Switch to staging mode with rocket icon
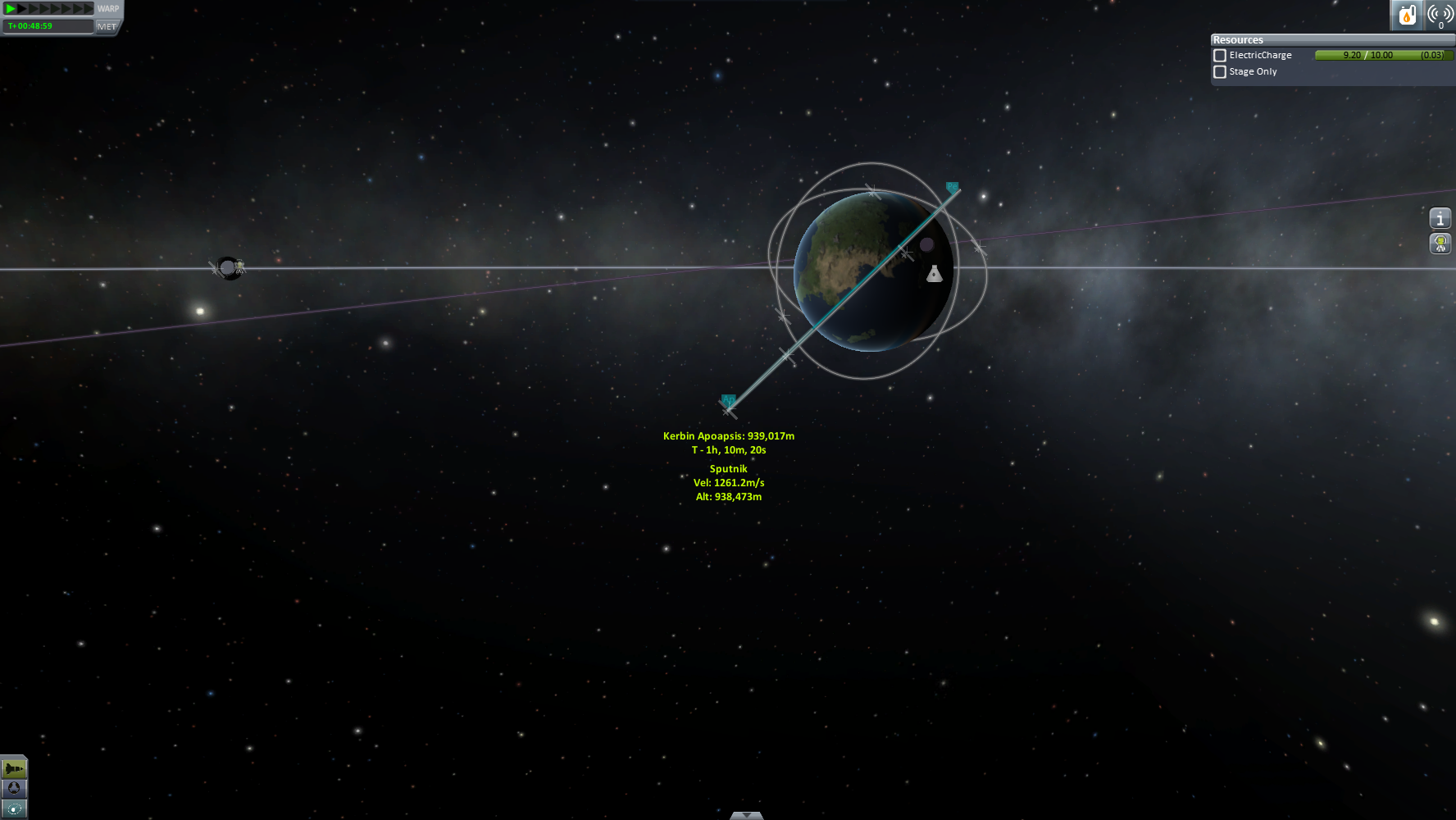 click(14, 768)
